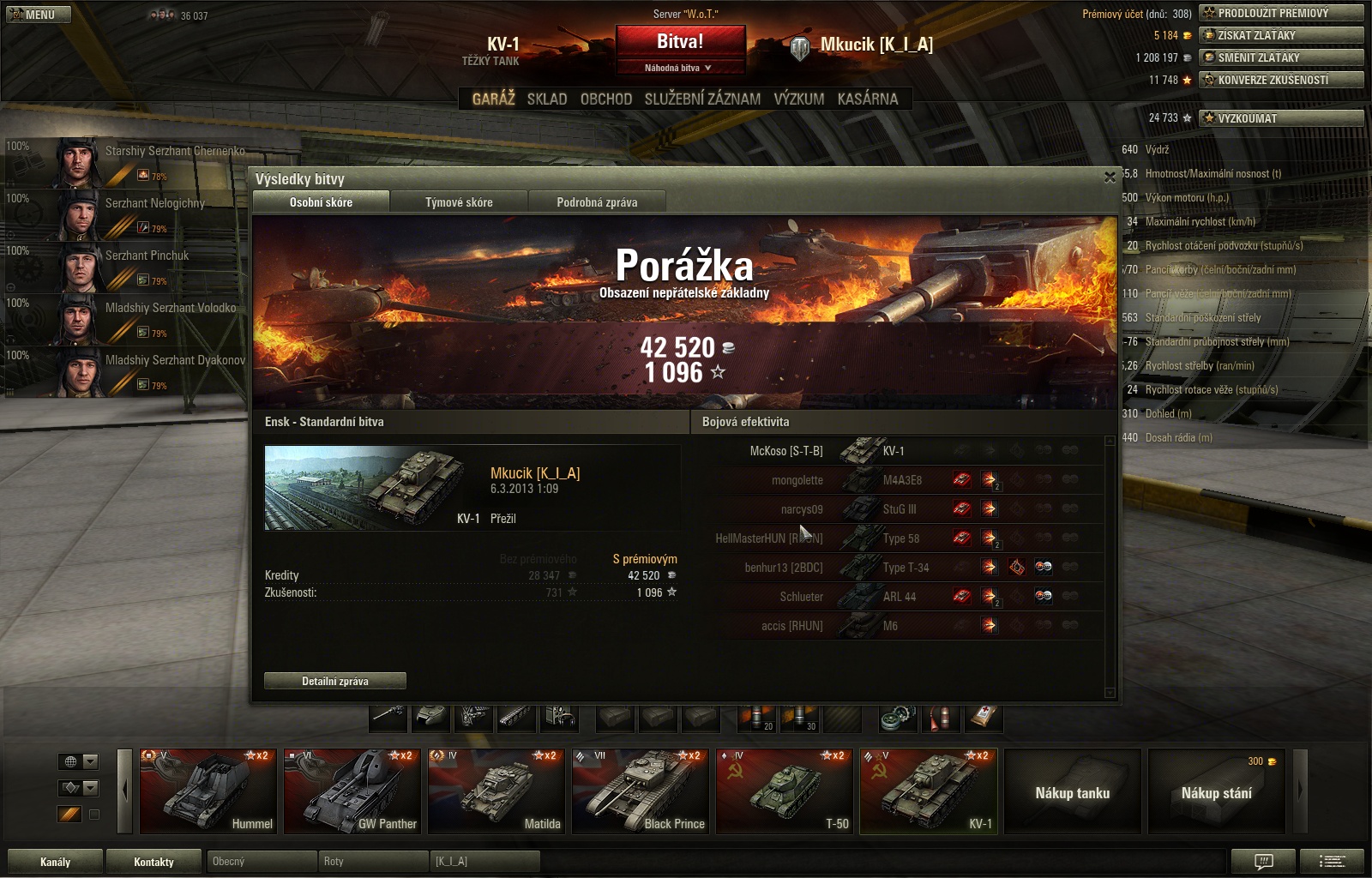Close the Výsledky bitvy window

coord(1110,177)
